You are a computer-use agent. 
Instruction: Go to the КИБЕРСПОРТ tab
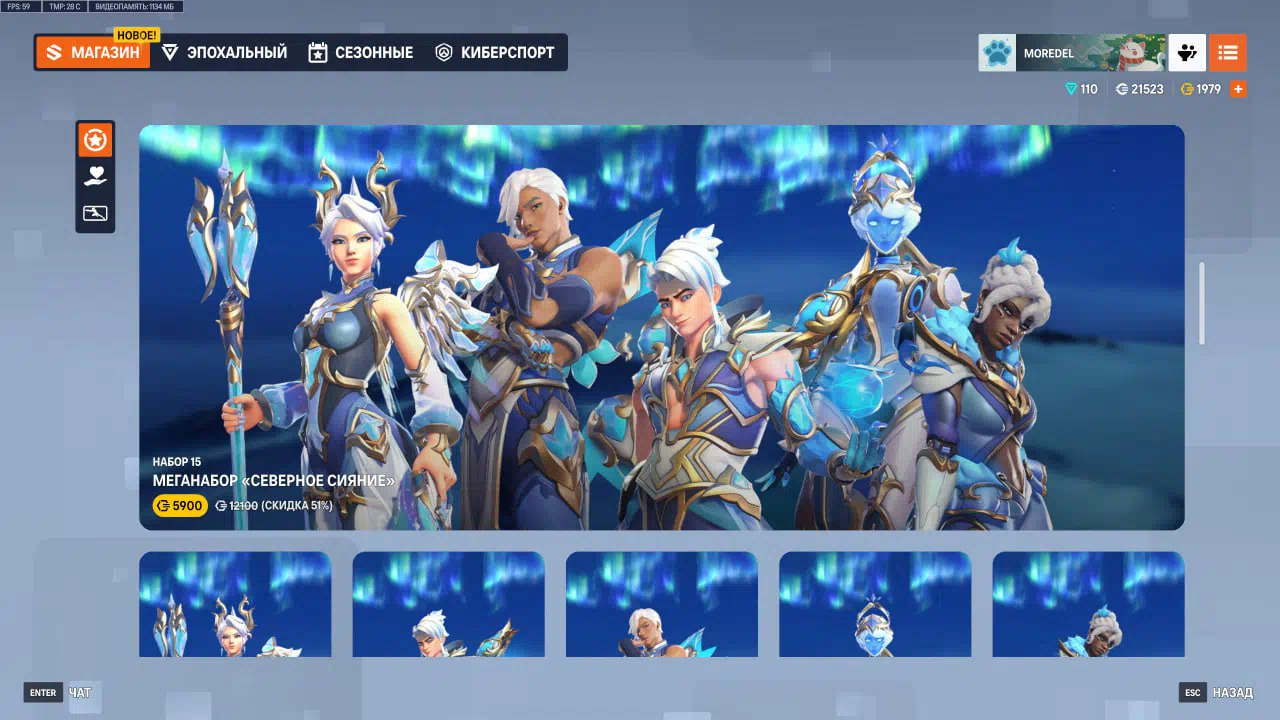495,53
